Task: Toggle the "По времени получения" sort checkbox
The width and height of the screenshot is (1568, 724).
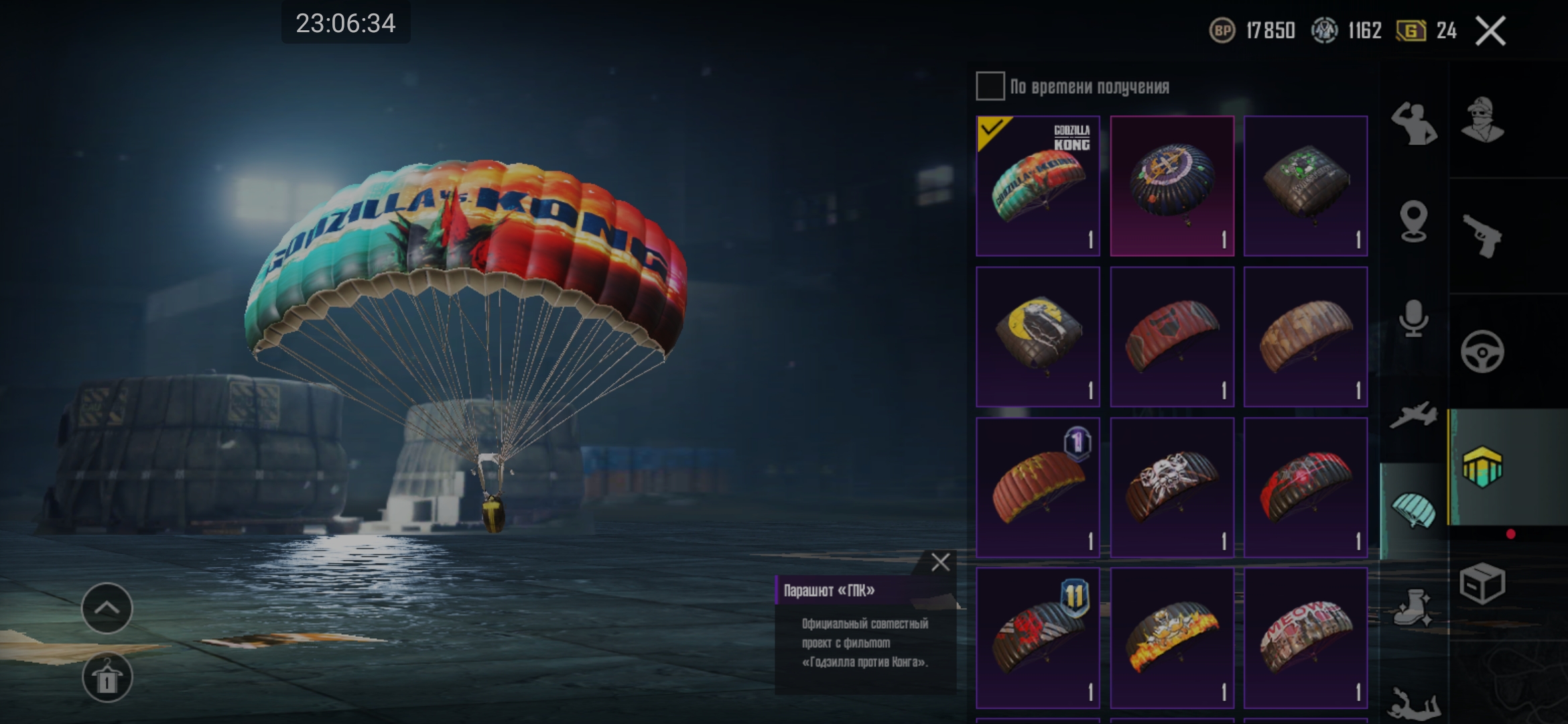Action: click(990, 86)
